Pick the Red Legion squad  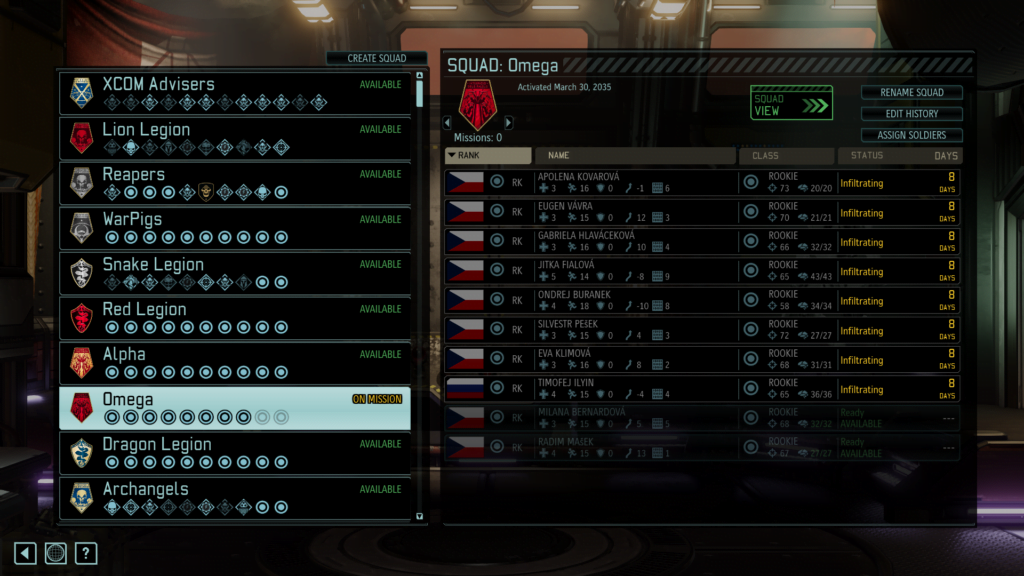(x=234, y=318)
